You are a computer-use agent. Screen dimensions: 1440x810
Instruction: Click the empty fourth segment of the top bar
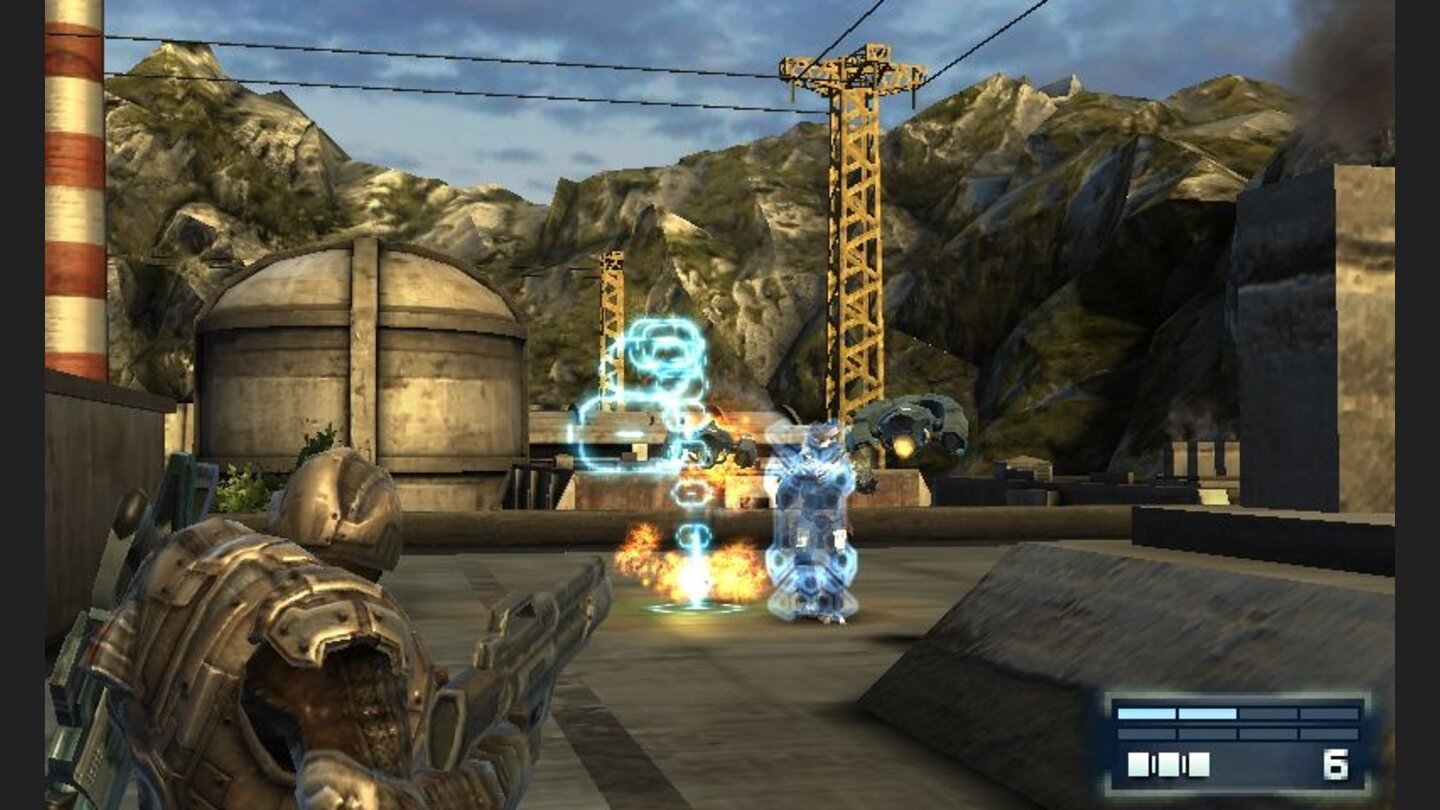pos(1327,714)
